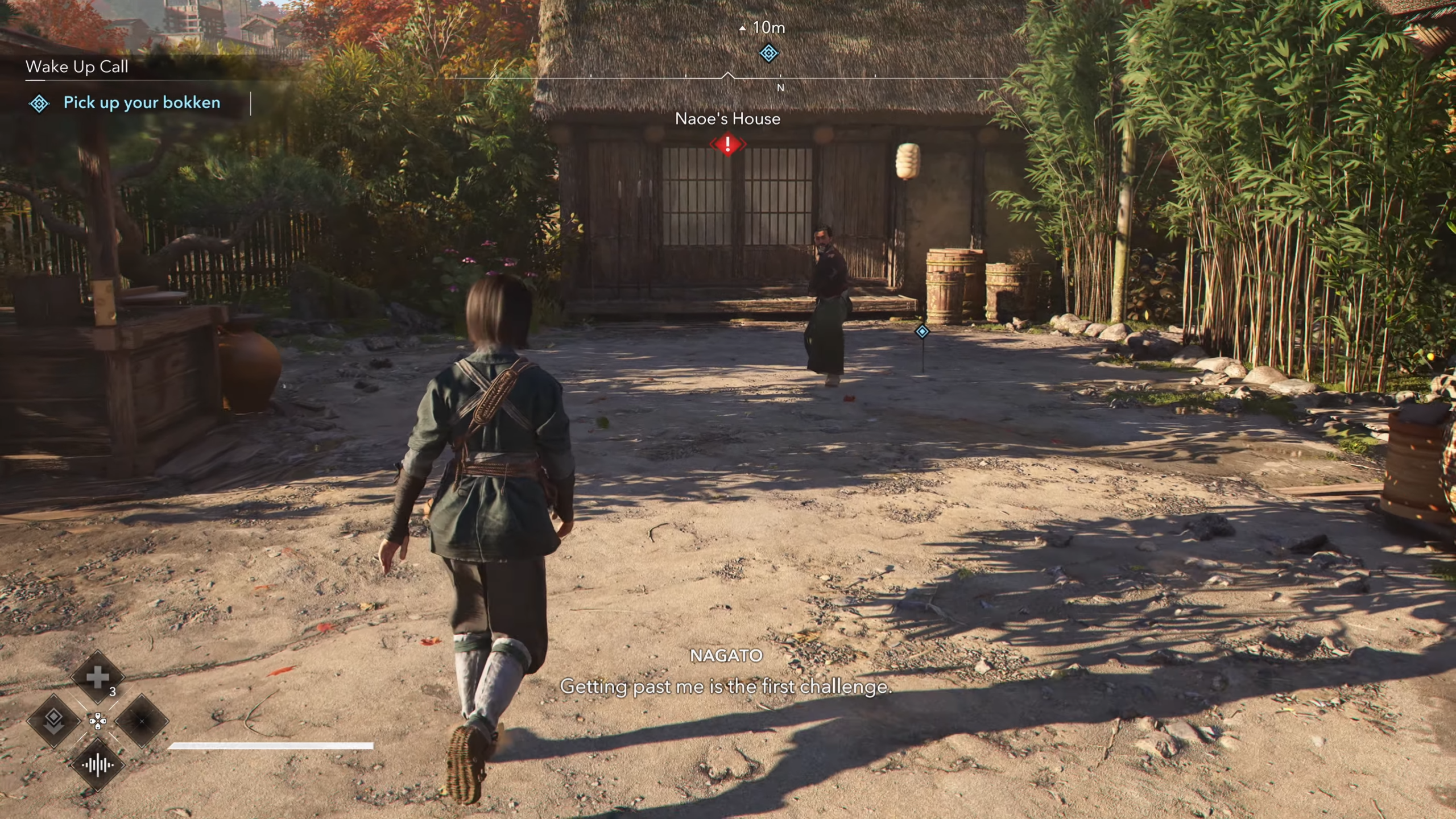Open the Wake Up Call quest title
1456x819 pixels.
(x=77, y=67)
